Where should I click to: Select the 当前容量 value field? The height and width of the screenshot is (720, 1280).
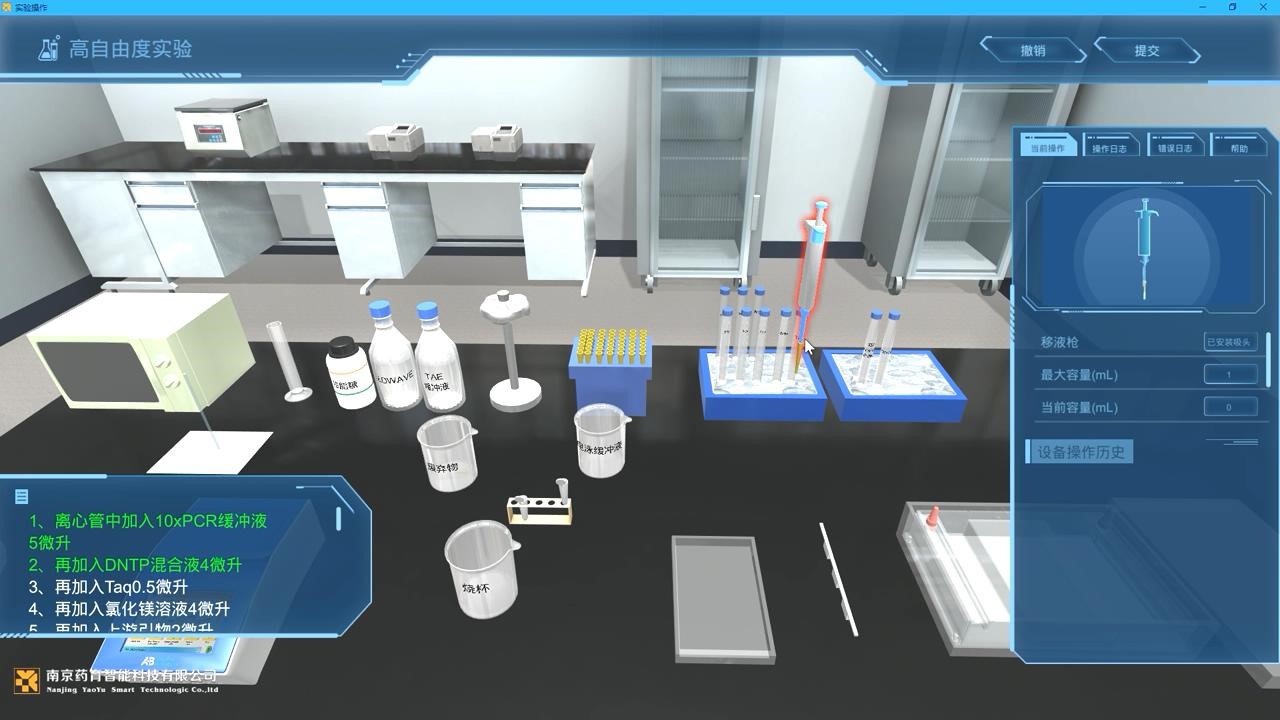point(1229,407)
